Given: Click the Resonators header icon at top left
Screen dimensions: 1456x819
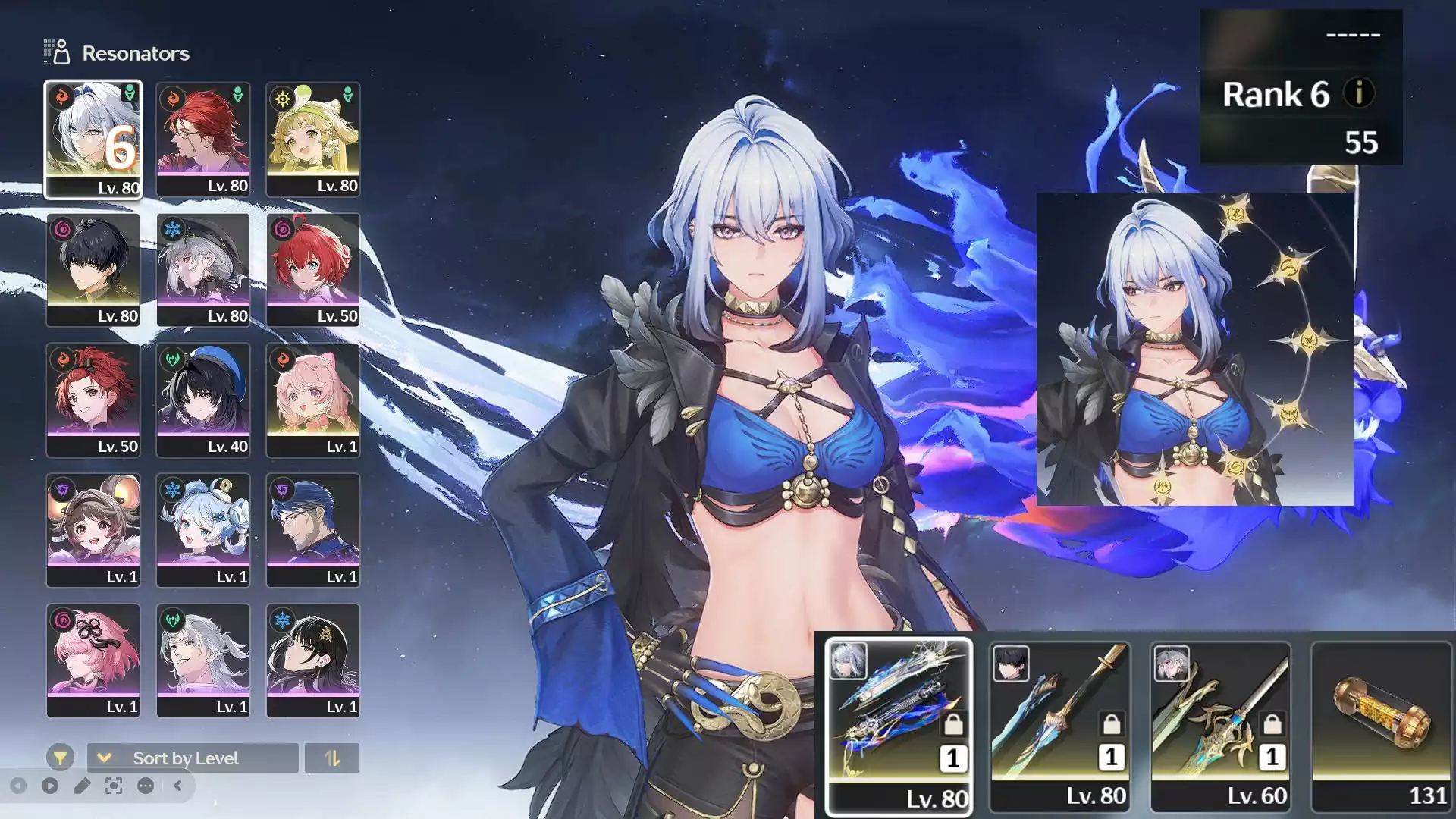Looking at the screenshot, I should pyautogui.click(x=55, y=53).
